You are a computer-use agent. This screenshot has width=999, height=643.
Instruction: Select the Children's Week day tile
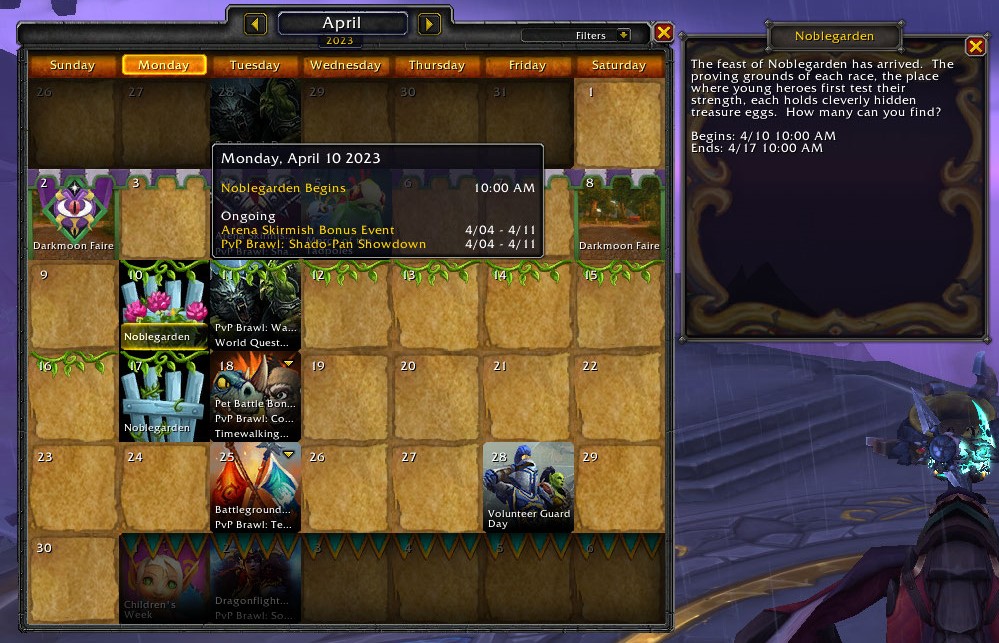pyautogui.click(x=164, y=578)
